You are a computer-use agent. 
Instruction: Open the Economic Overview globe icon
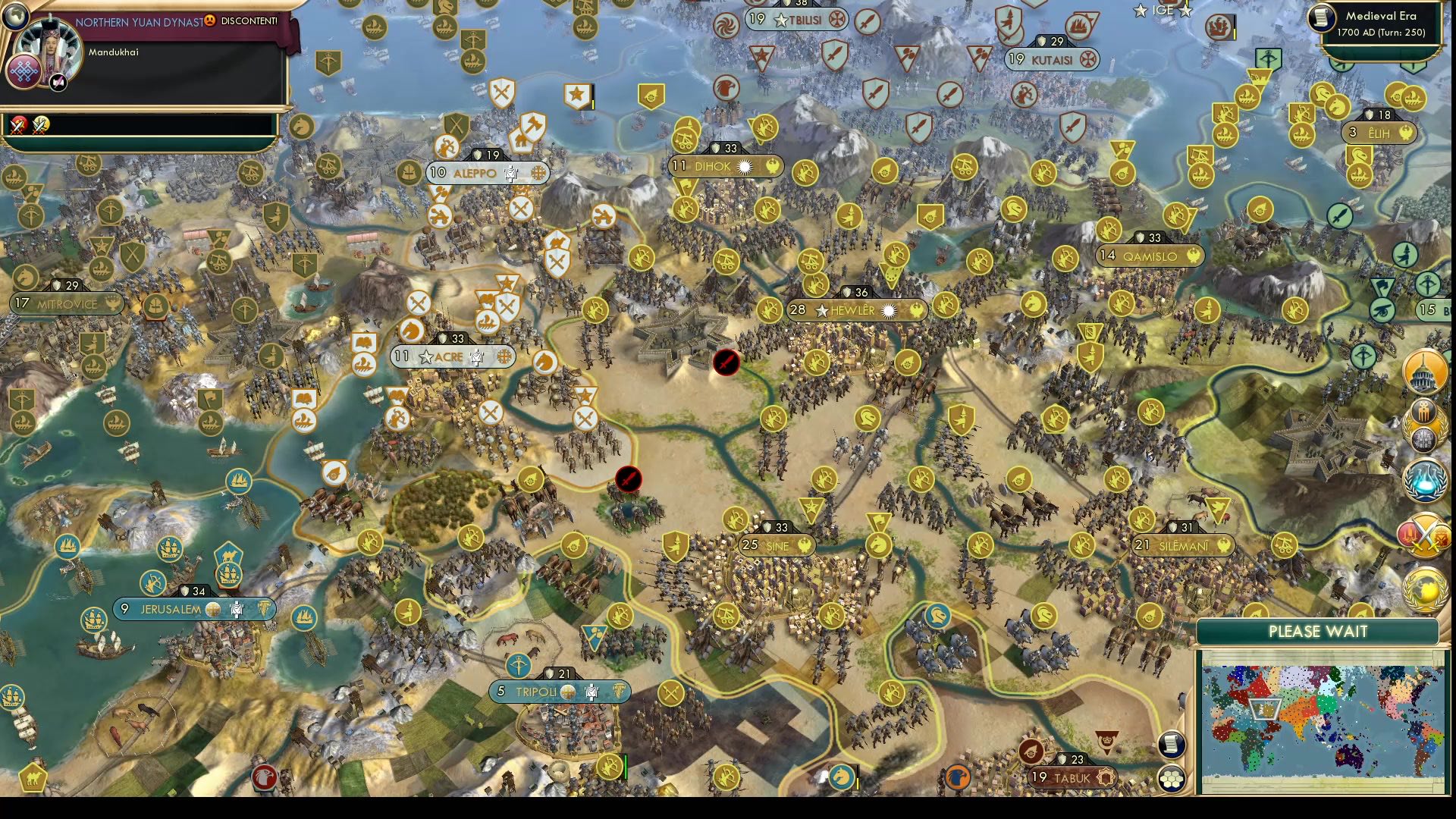coord(1424,585)
